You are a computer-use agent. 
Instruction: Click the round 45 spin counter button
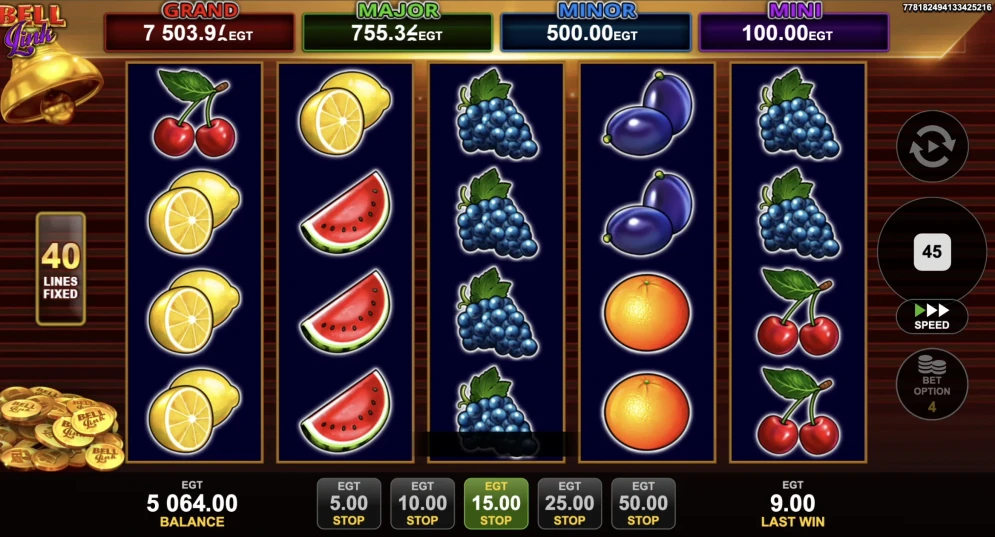click(932, 252)
